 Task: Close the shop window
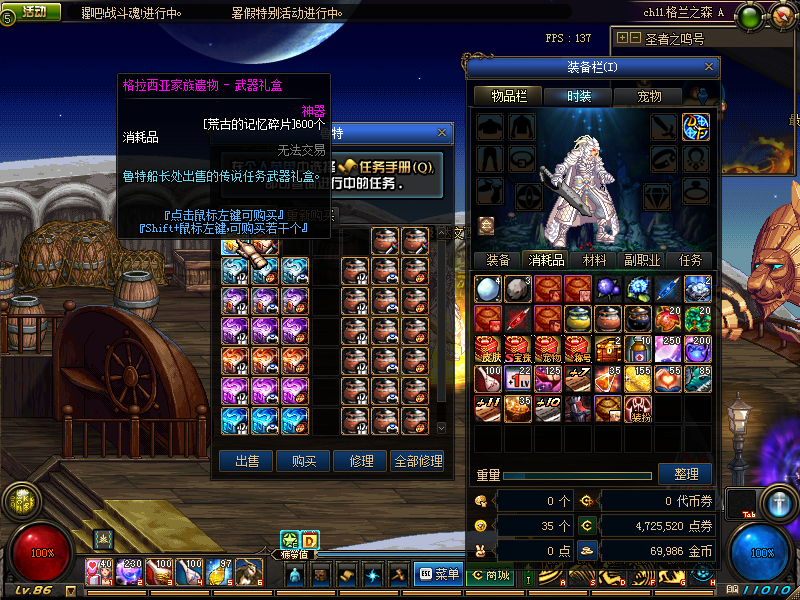(442, 133)
